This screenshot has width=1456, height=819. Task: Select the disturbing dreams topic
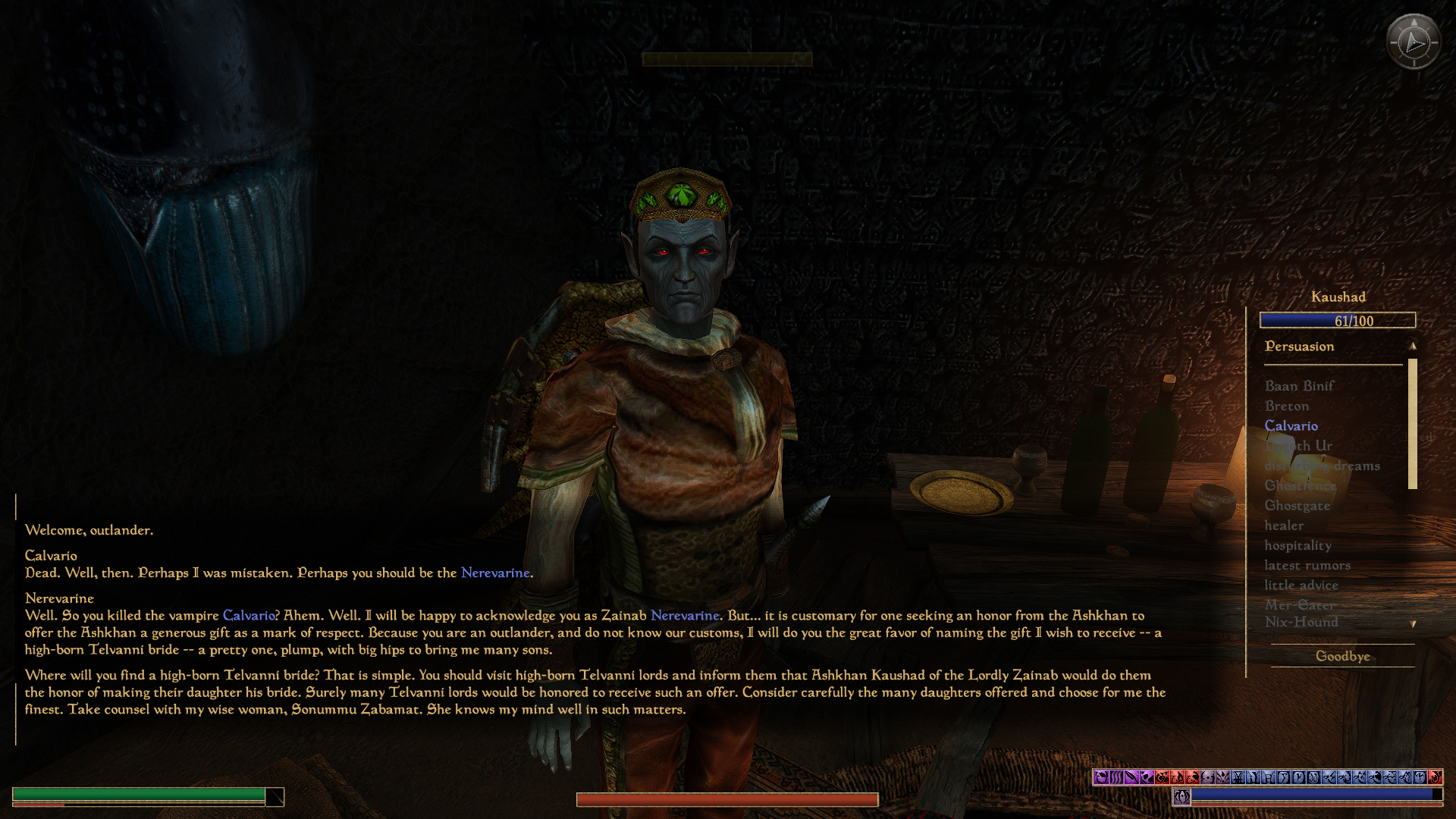pyautogui.click(x=1322, y=466)
